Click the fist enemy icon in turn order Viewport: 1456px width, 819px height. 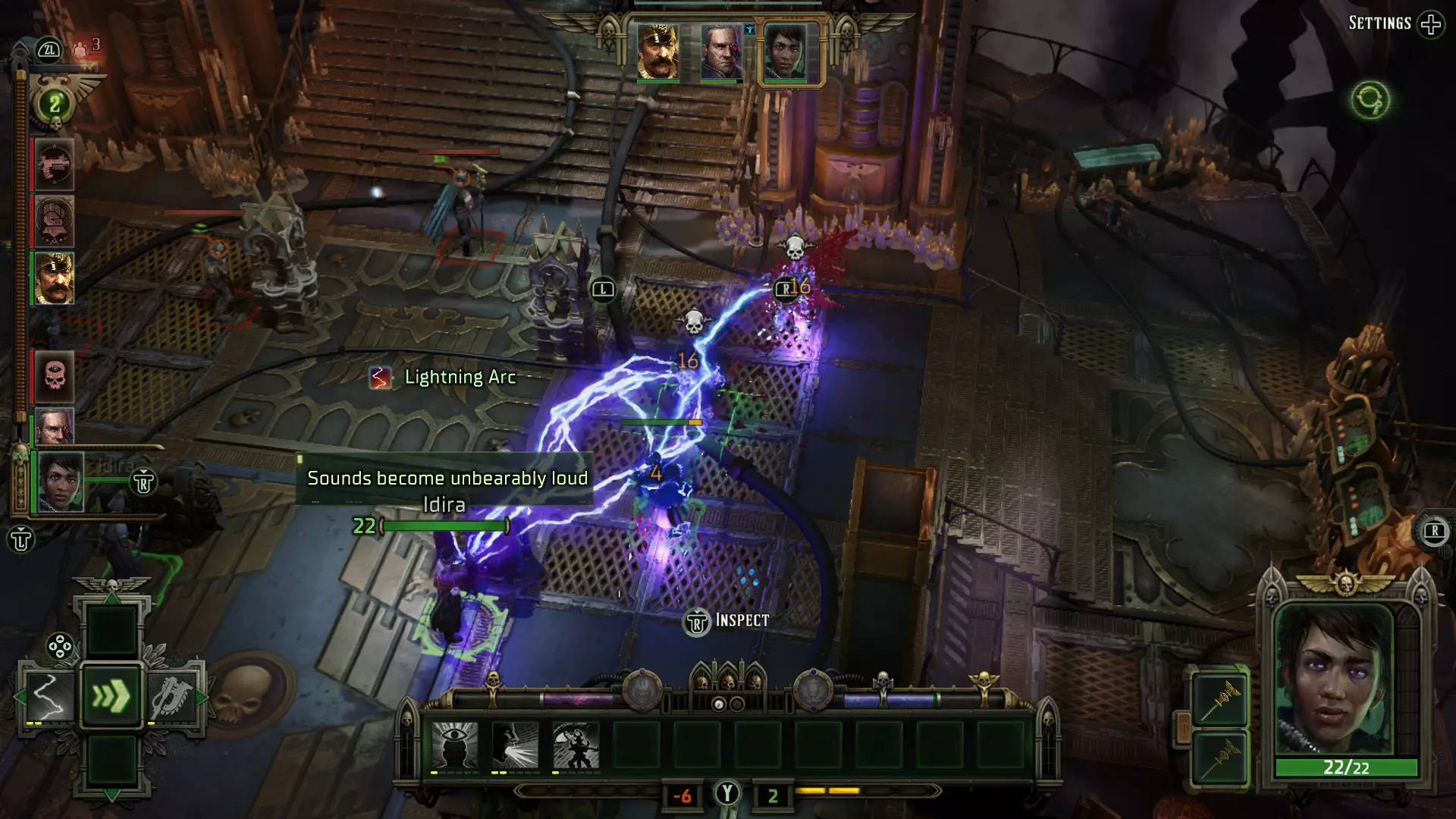54,221
